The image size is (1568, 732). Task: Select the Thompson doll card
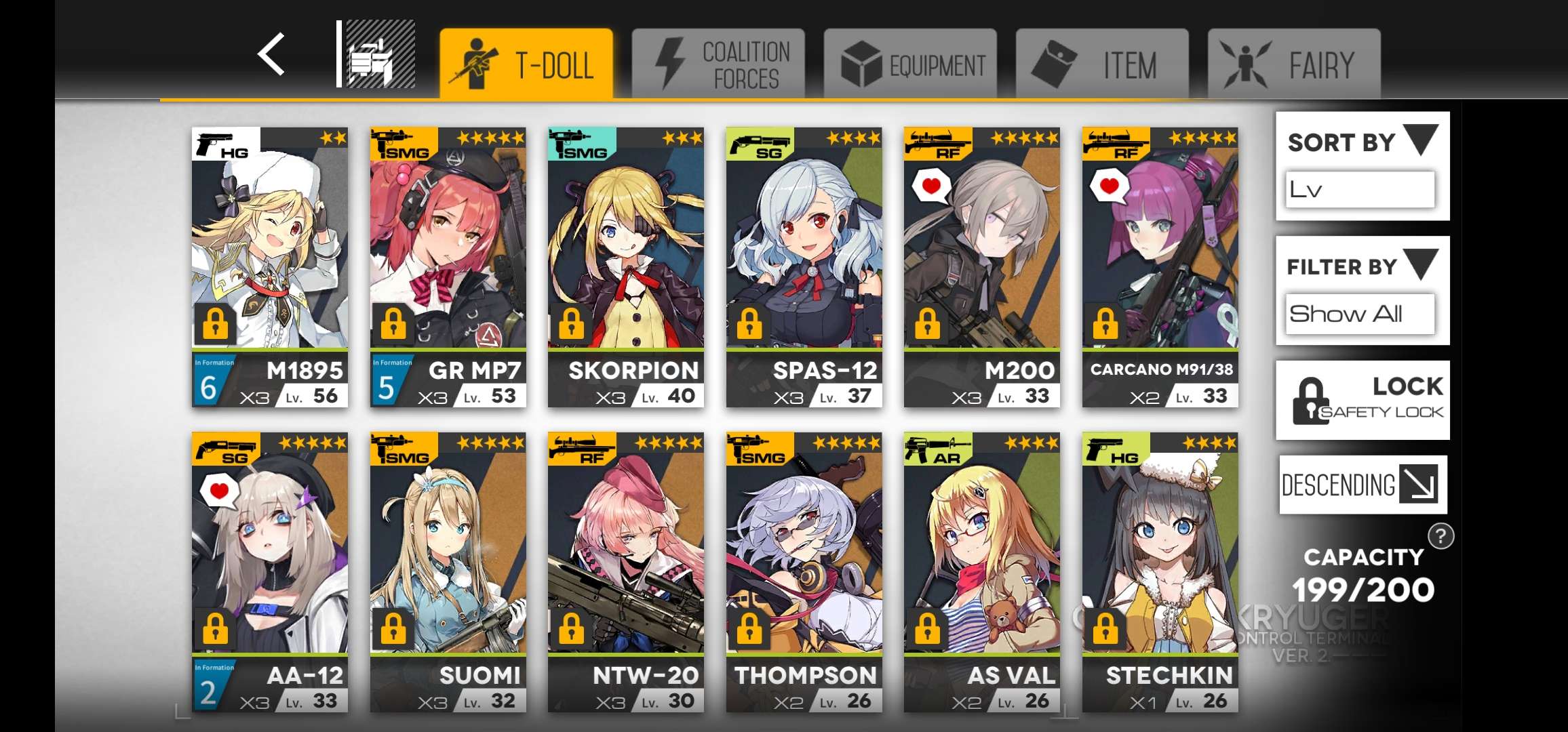804,563
